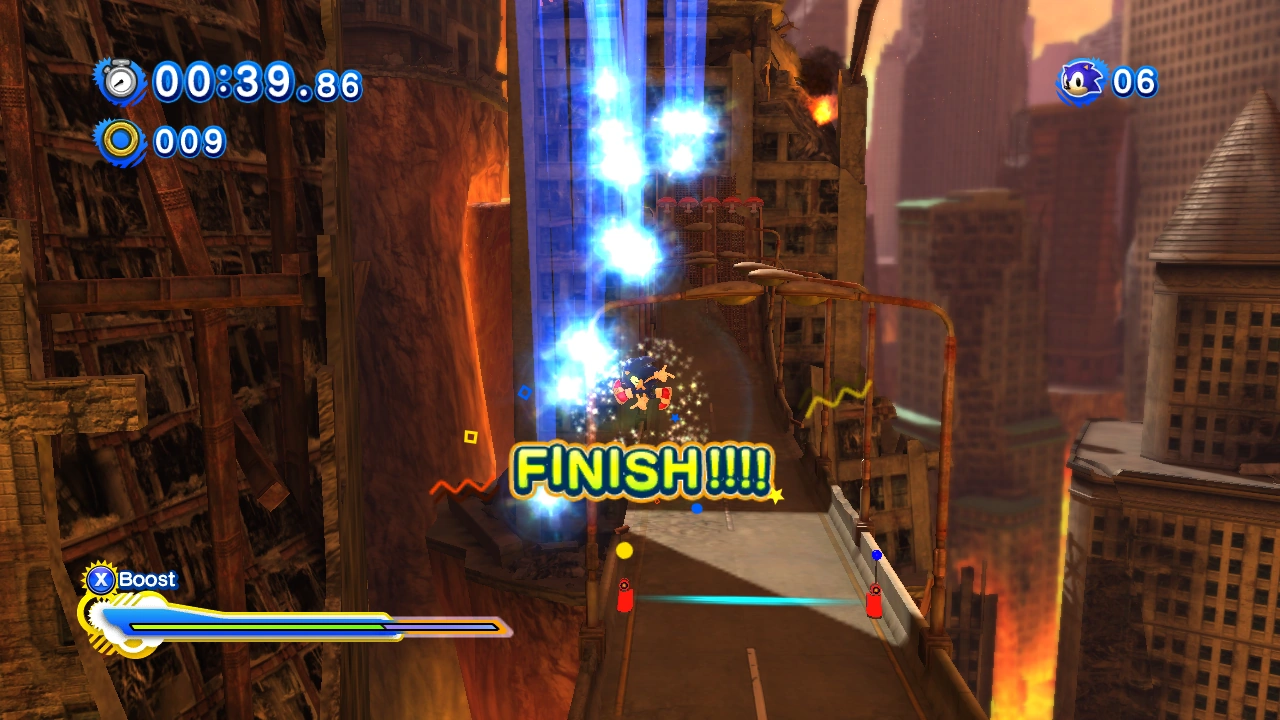This screenshot has width=1280, height=720.
Task: Select the gold ring counter icon
Action: (x=120, y=141)
